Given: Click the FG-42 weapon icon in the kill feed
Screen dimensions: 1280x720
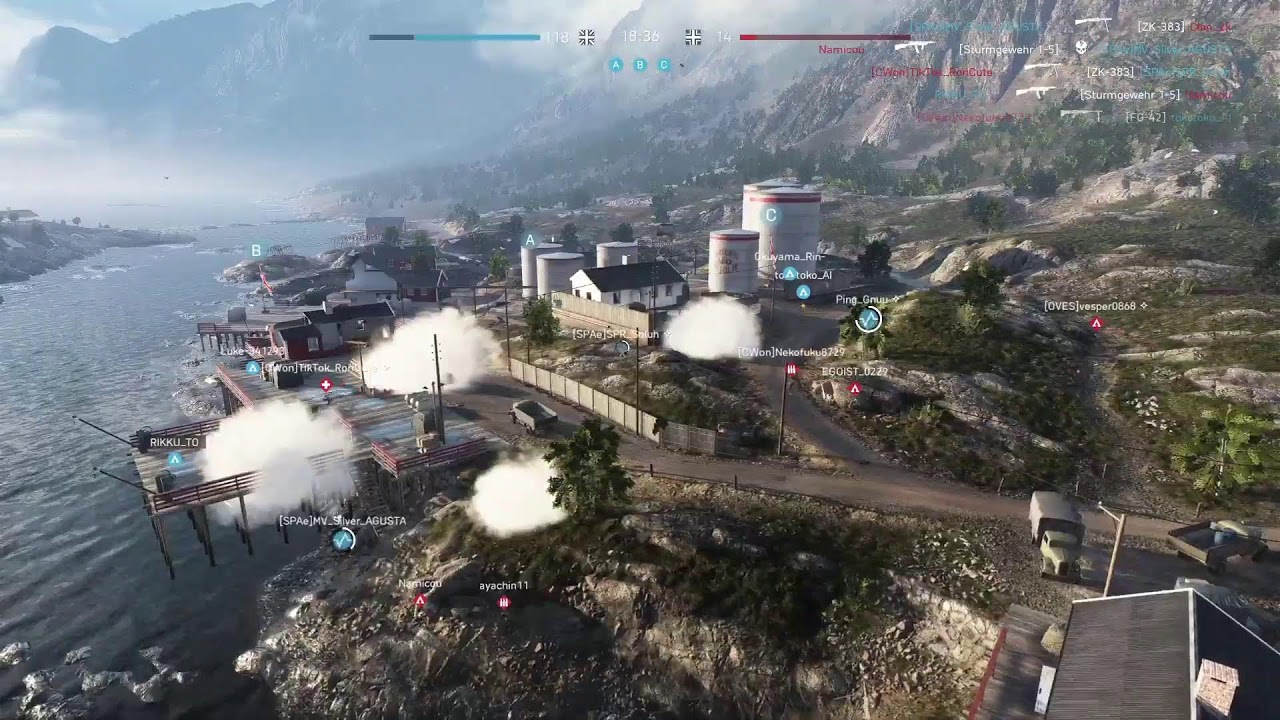Looking at the screenshot, I should click(1081, 114).
